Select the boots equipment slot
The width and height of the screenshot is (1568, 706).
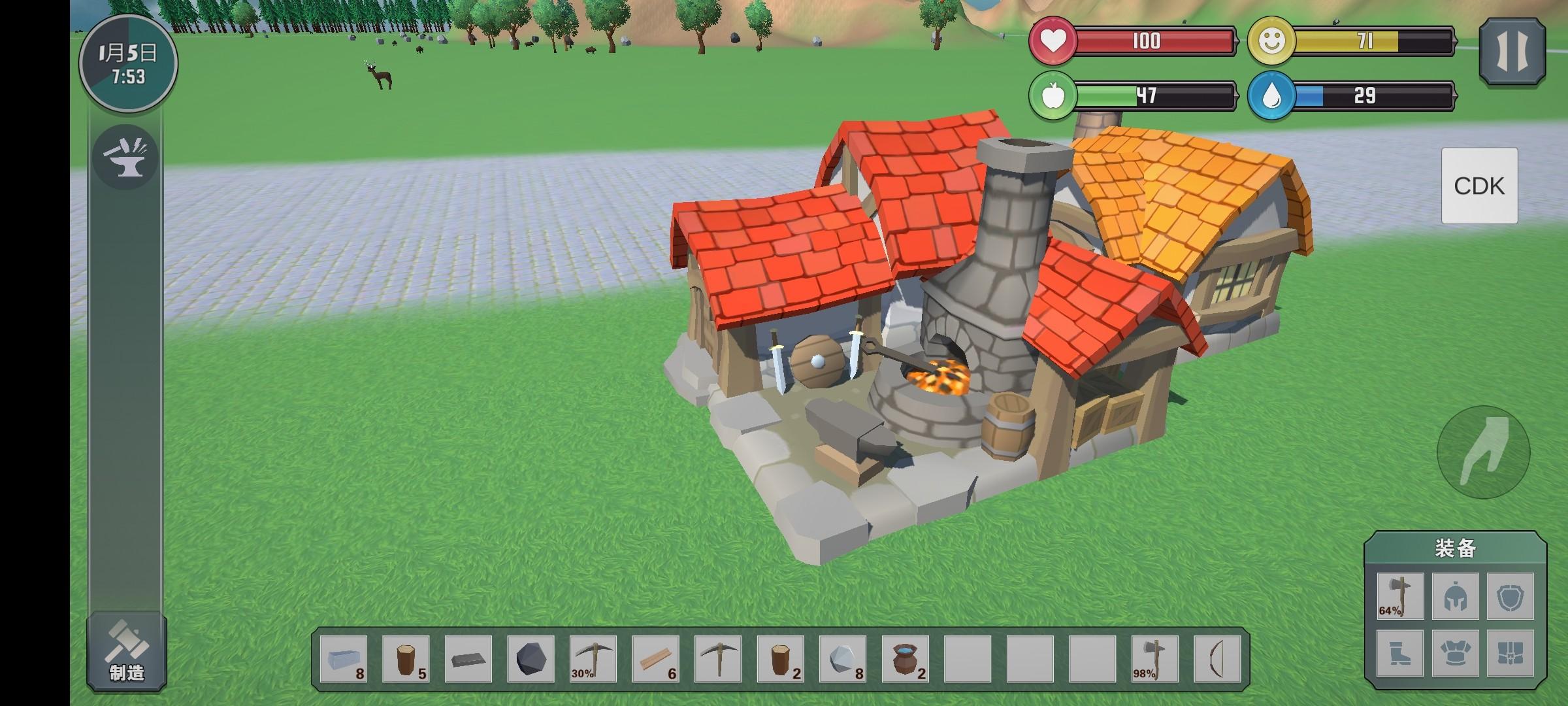coord(1400,653)
